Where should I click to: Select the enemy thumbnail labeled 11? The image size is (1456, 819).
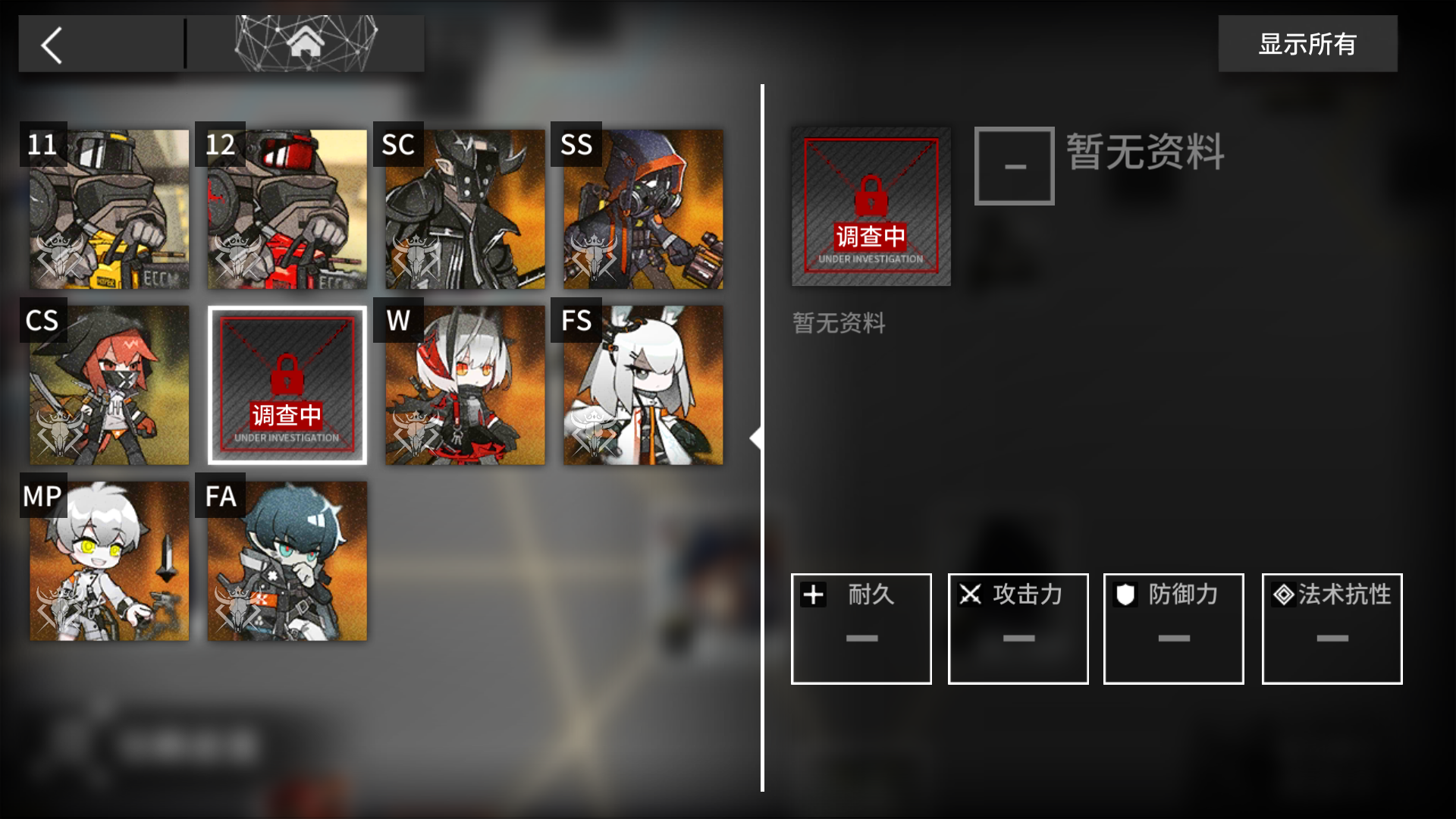point(109,209)
